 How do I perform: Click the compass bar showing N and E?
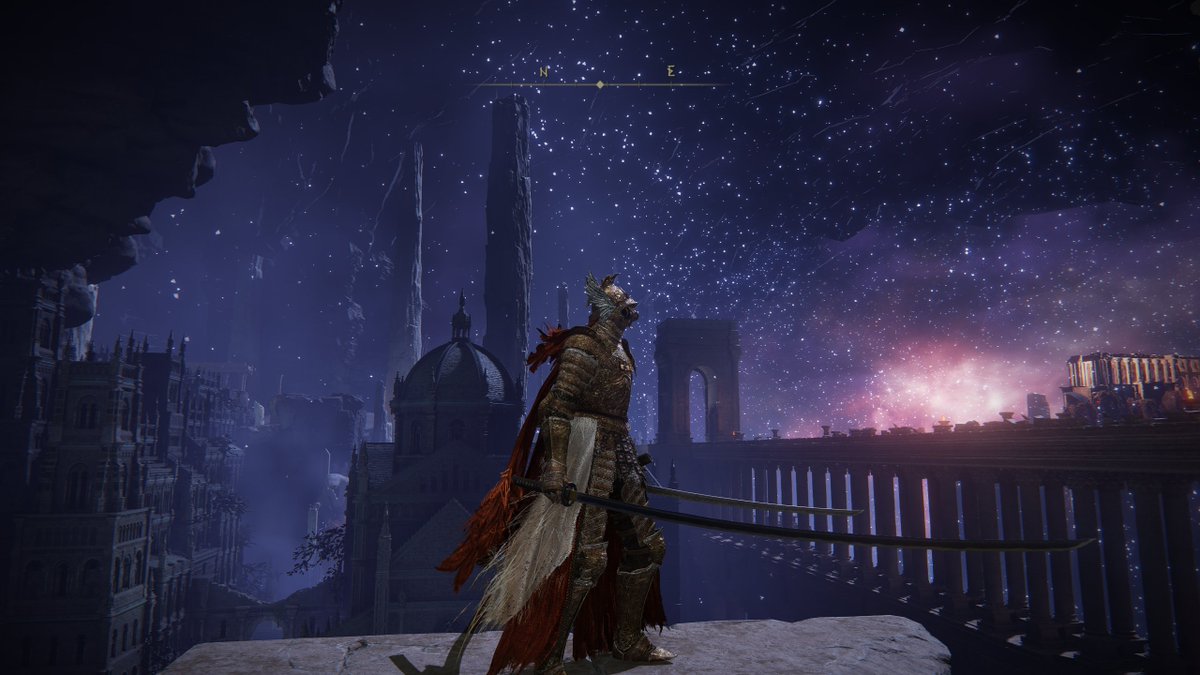pyautogui.click(x=600, y=82)
